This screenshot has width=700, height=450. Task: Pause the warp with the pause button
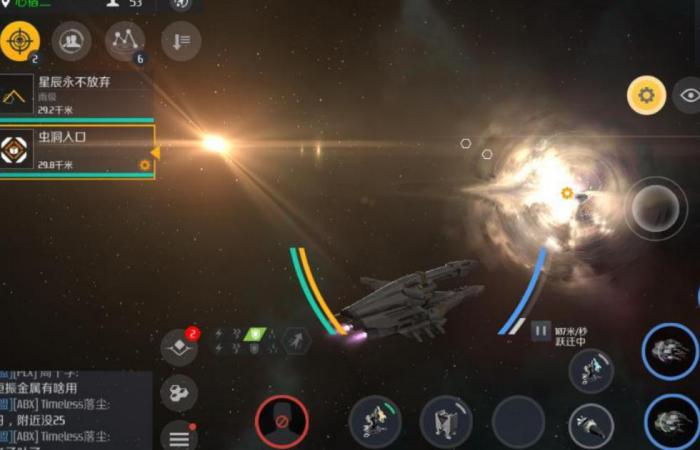click(541, 329)
